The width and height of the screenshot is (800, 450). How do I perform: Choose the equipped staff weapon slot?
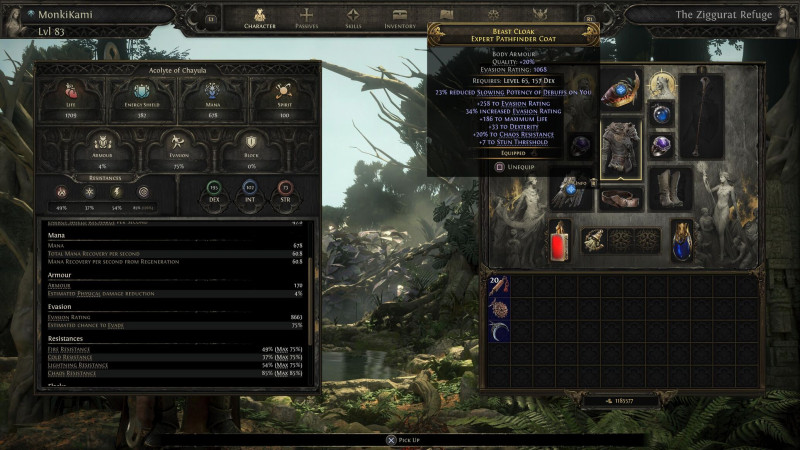[703, 114]
